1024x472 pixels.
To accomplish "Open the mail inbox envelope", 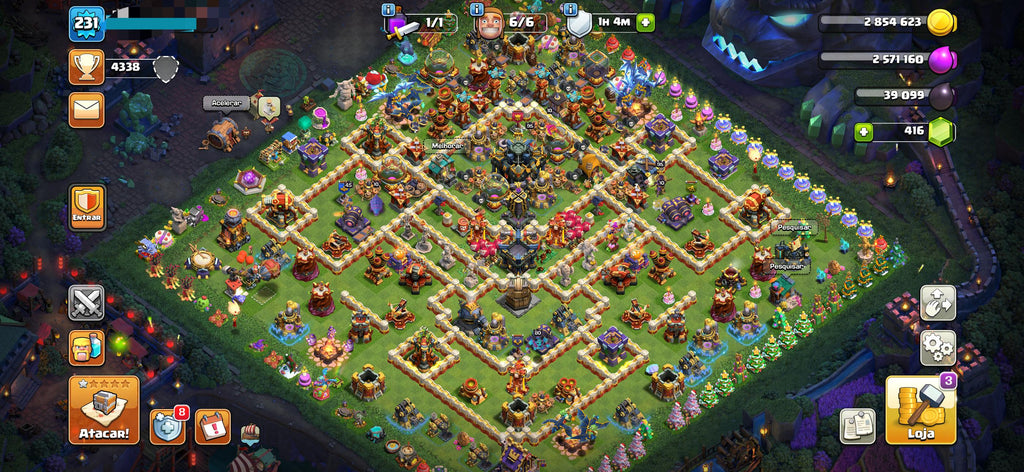I will (x=87, y=110).
